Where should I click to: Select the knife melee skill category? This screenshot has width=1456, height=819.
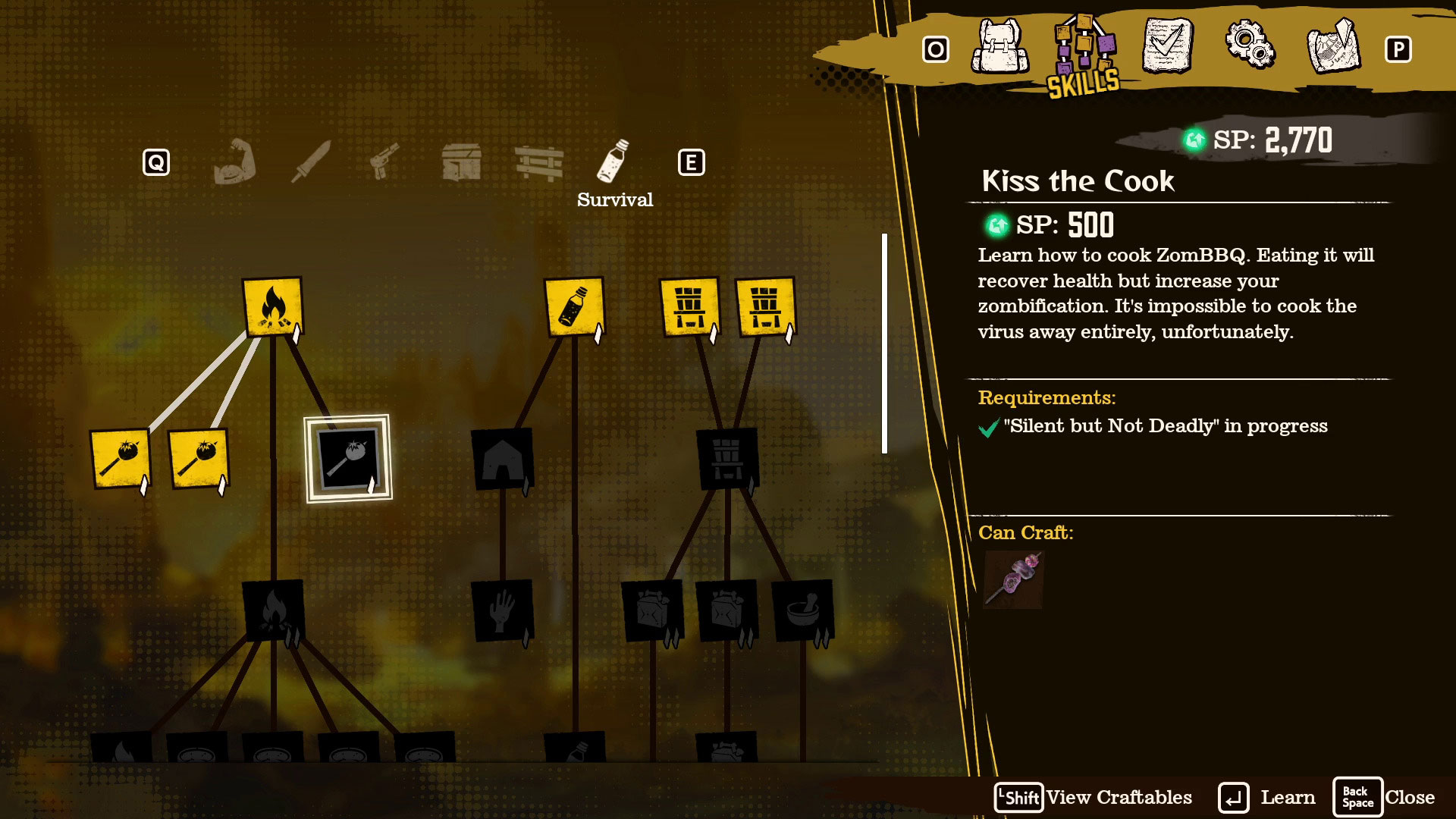click(311, 162)
